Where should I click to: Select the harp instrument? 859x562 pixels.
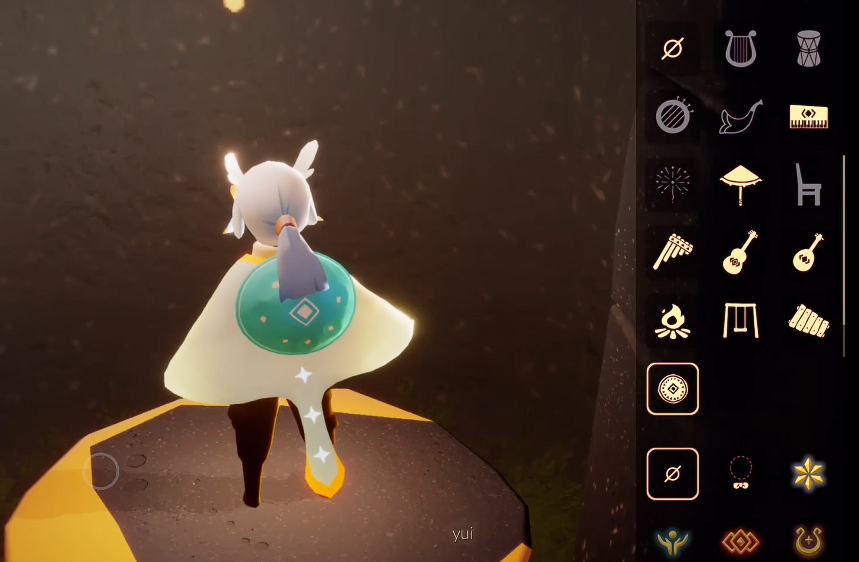click(x=740, y=48)
